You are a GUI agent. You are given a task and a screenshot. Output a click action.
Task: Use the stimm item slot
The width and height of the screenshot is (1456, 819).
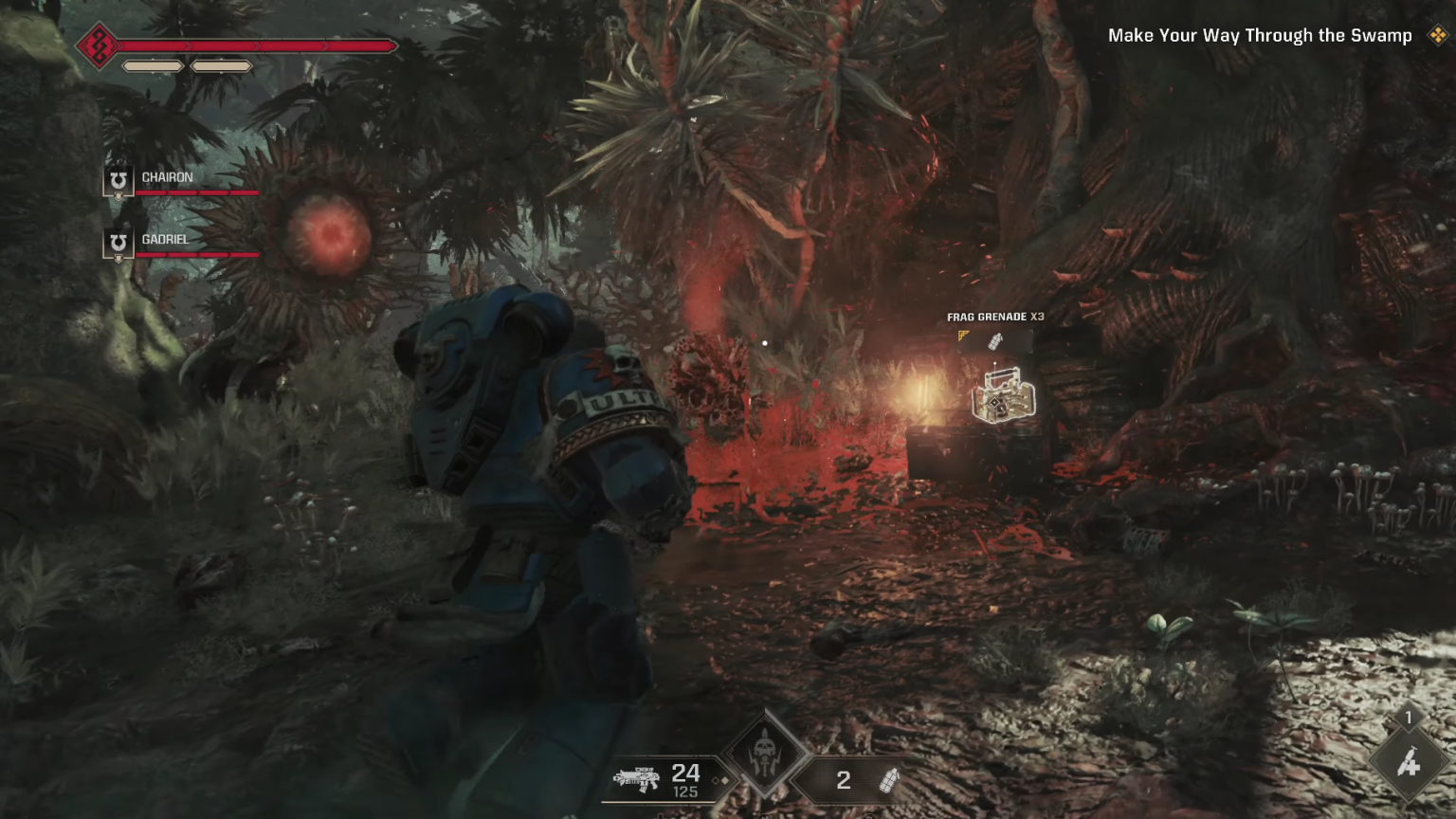pyautogui.click(x=1409, y=761)
